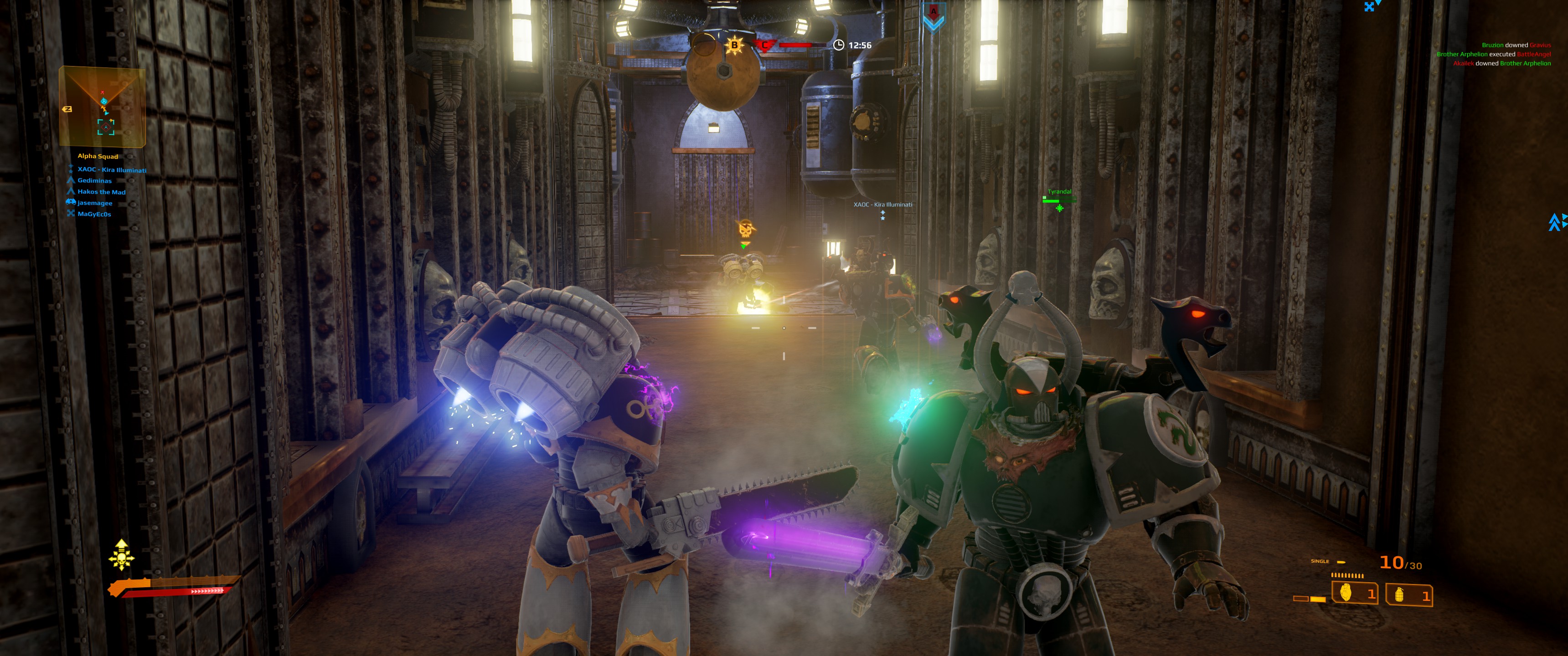Pick MaGyEc0s in the squad list

[94, 214]
